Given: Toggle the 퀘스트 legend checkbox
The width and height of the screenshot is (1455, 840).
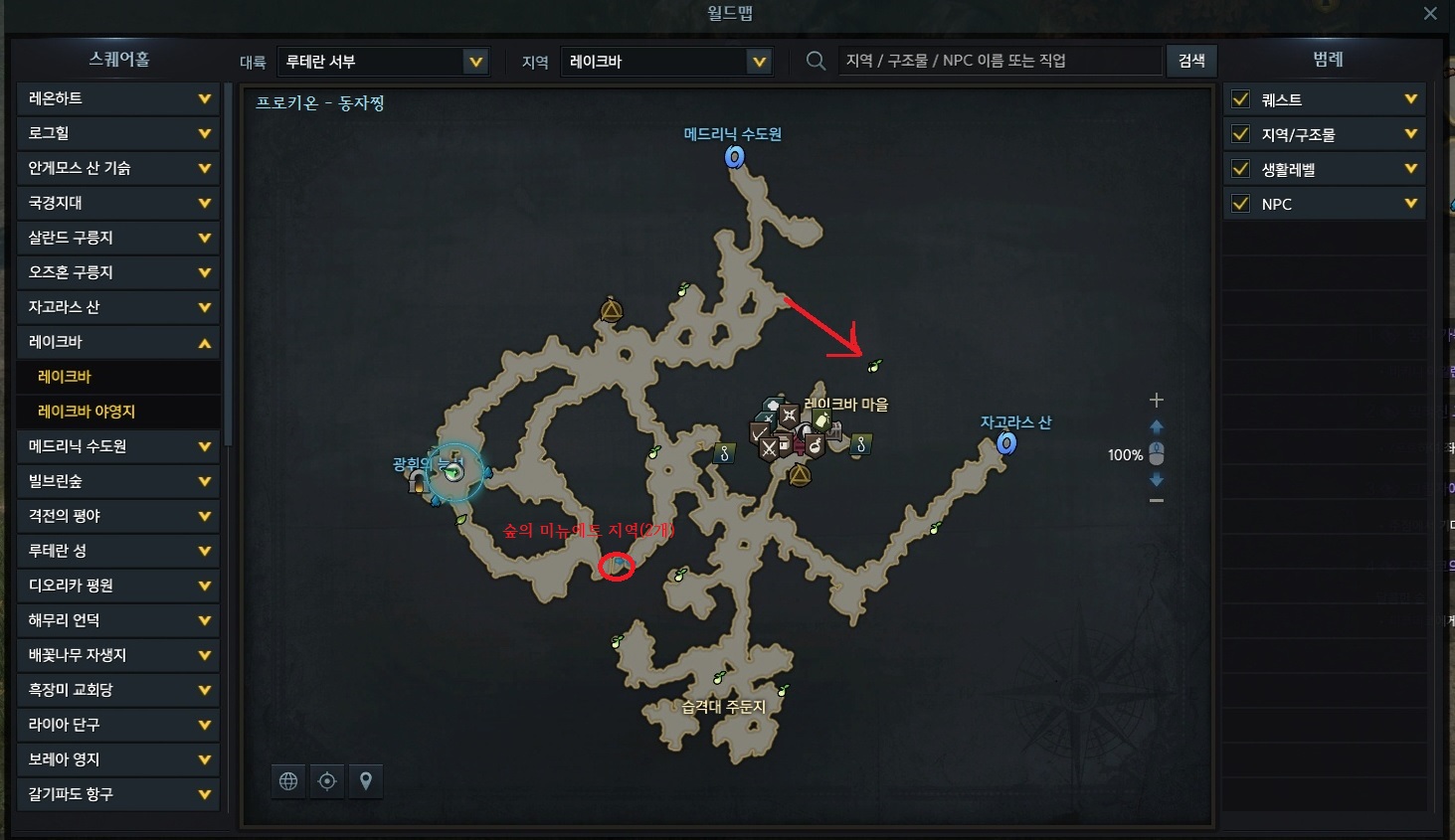Looking at the screenshot, I should [x=1240, y=99].
